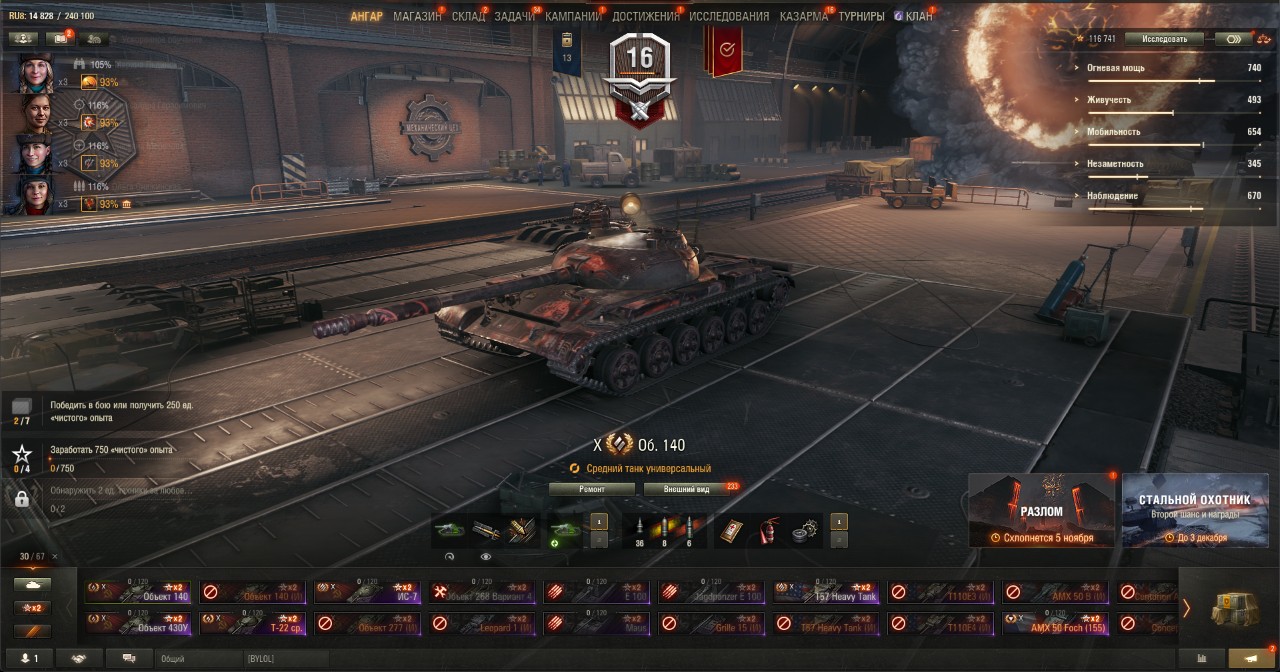
Task: Open the КЛАН tab
Action: pos(918,16)
